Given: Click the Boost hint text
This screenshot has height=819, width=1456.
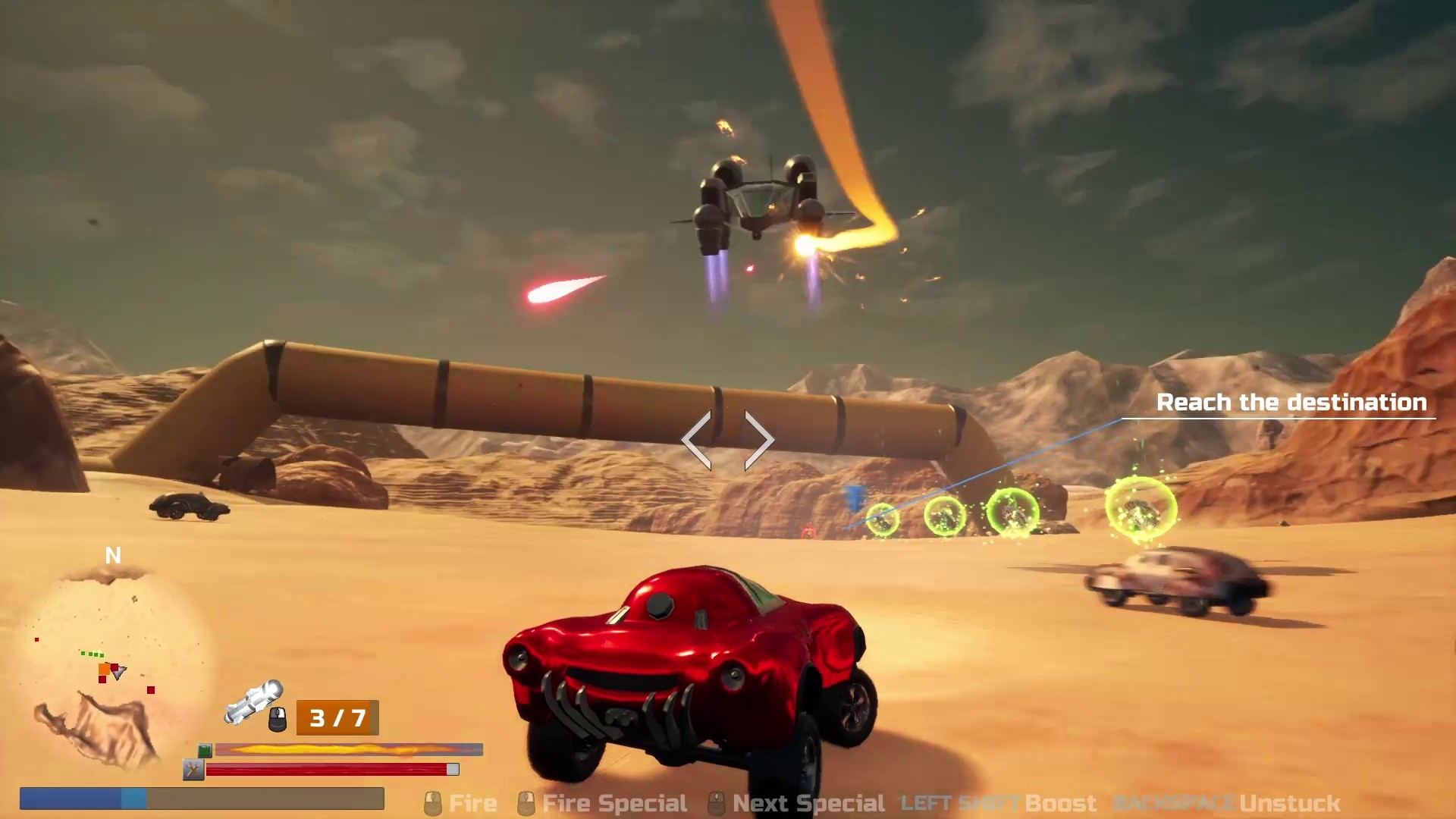Looking at the screenshot, I should [1060, 802].
